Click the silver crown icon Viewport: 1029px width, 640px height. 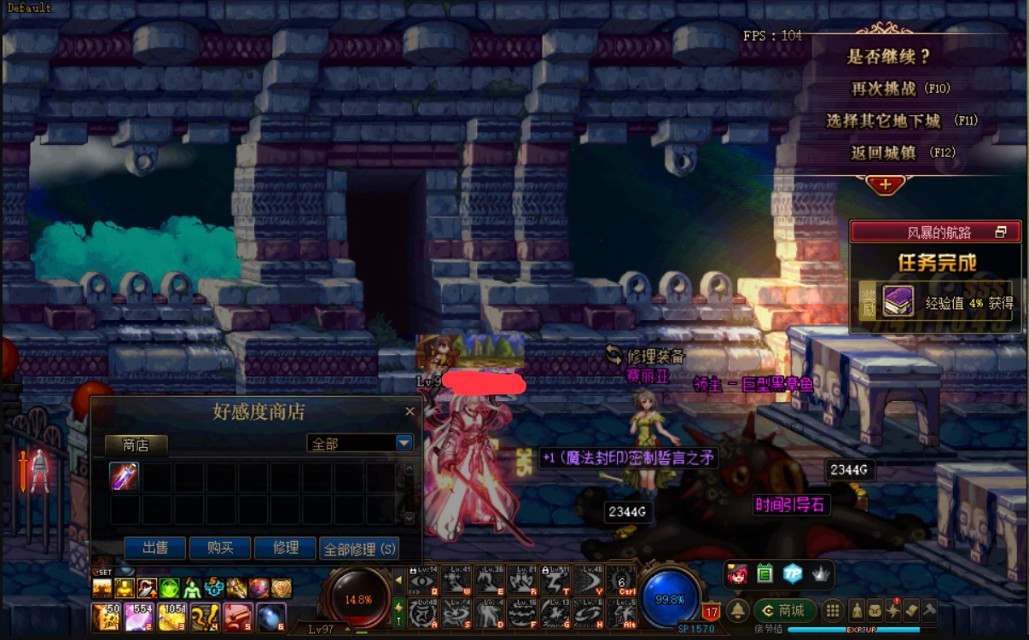click(x=819, y=573)
